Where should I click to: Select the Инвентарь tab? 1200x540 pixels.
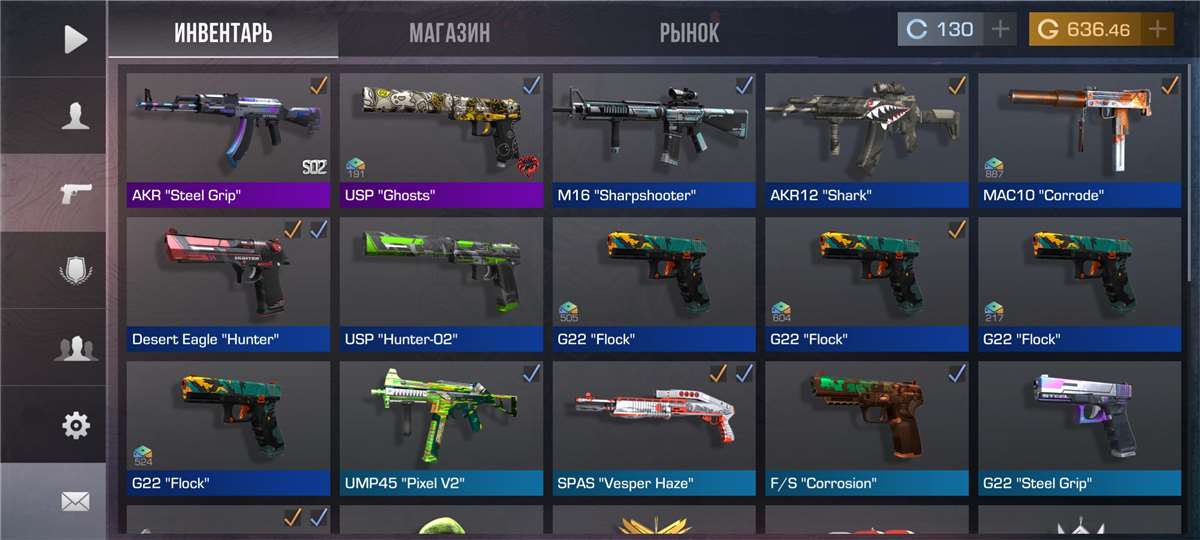(223, 32)
